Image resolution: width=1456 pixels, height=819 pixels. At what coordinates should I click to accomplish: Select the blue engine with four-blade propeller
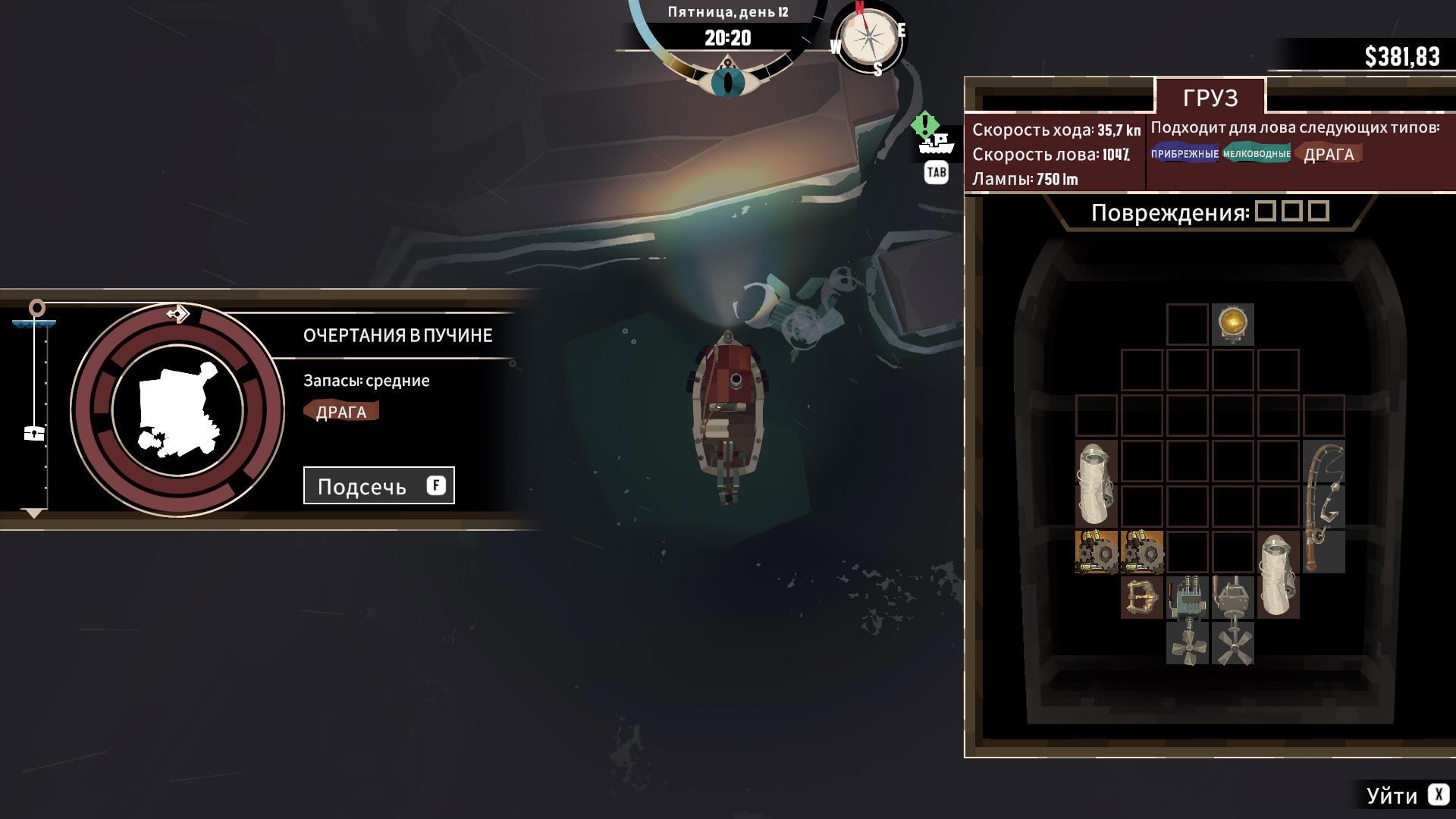click(1187, 620)
